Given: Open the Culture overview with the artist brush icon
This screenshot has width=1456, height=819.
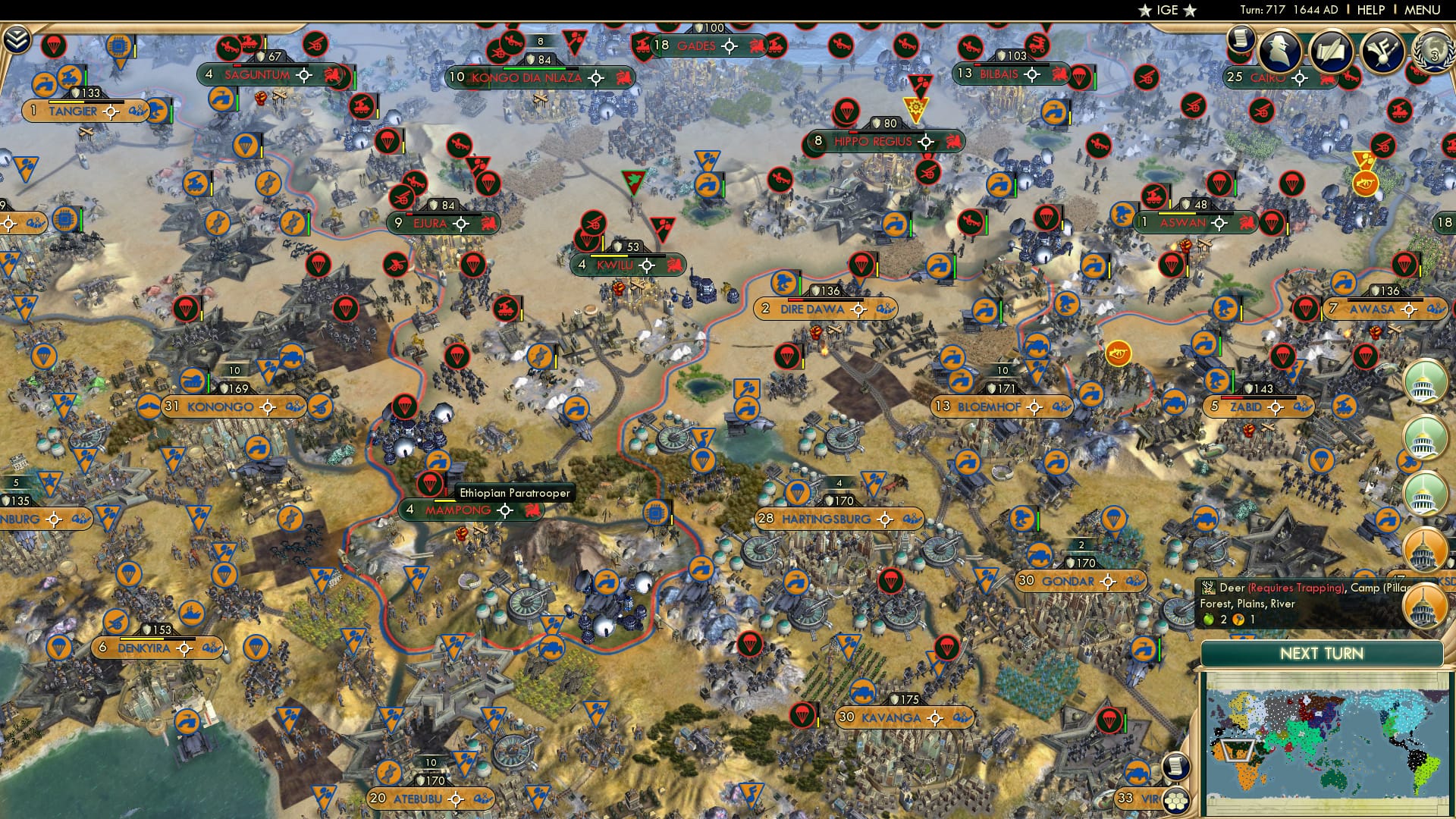Looking at the screenshot, I should (1382, 52).
